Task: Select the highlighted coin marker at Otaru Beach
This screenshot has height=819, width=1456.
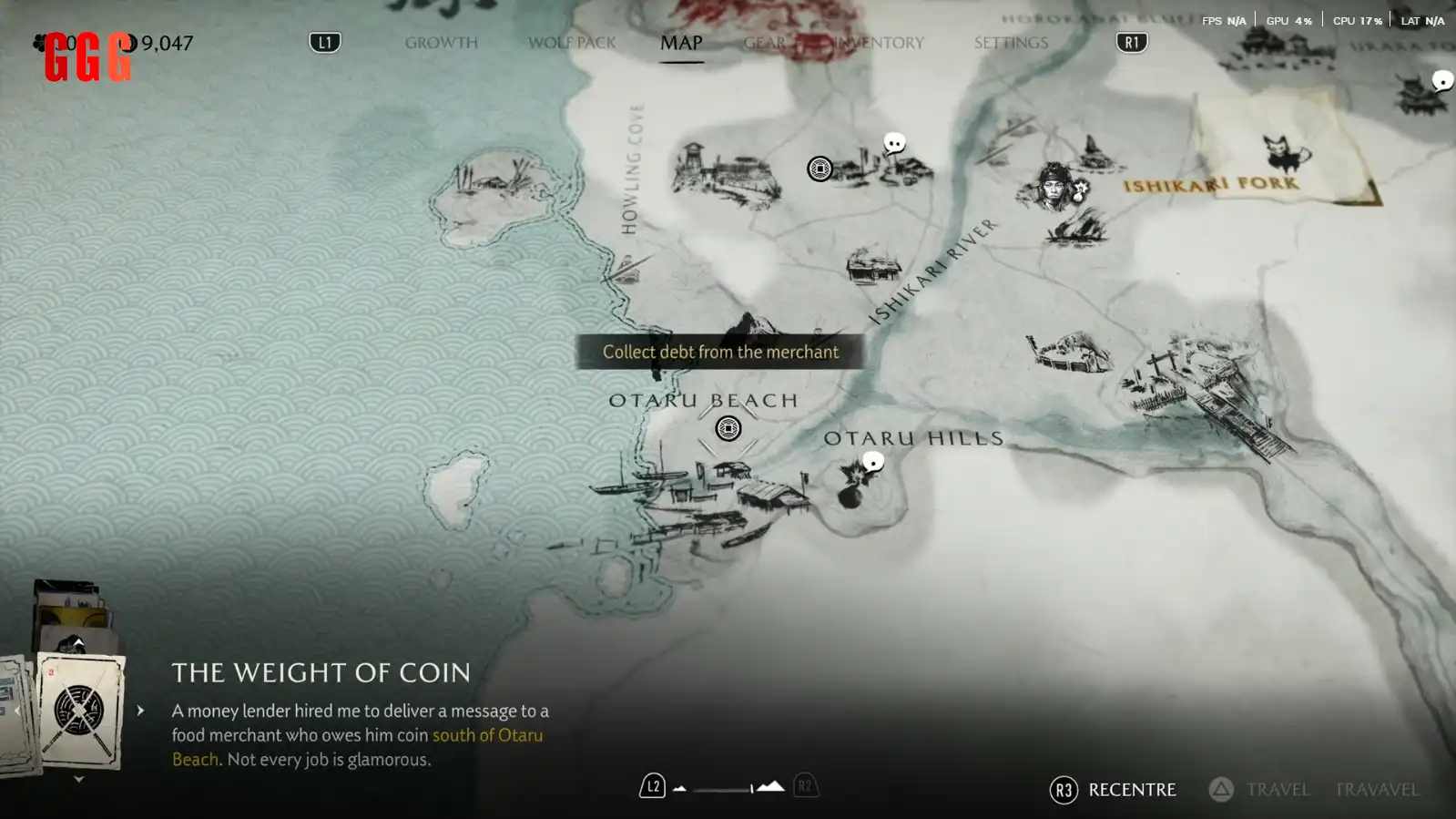Action: 728,428
